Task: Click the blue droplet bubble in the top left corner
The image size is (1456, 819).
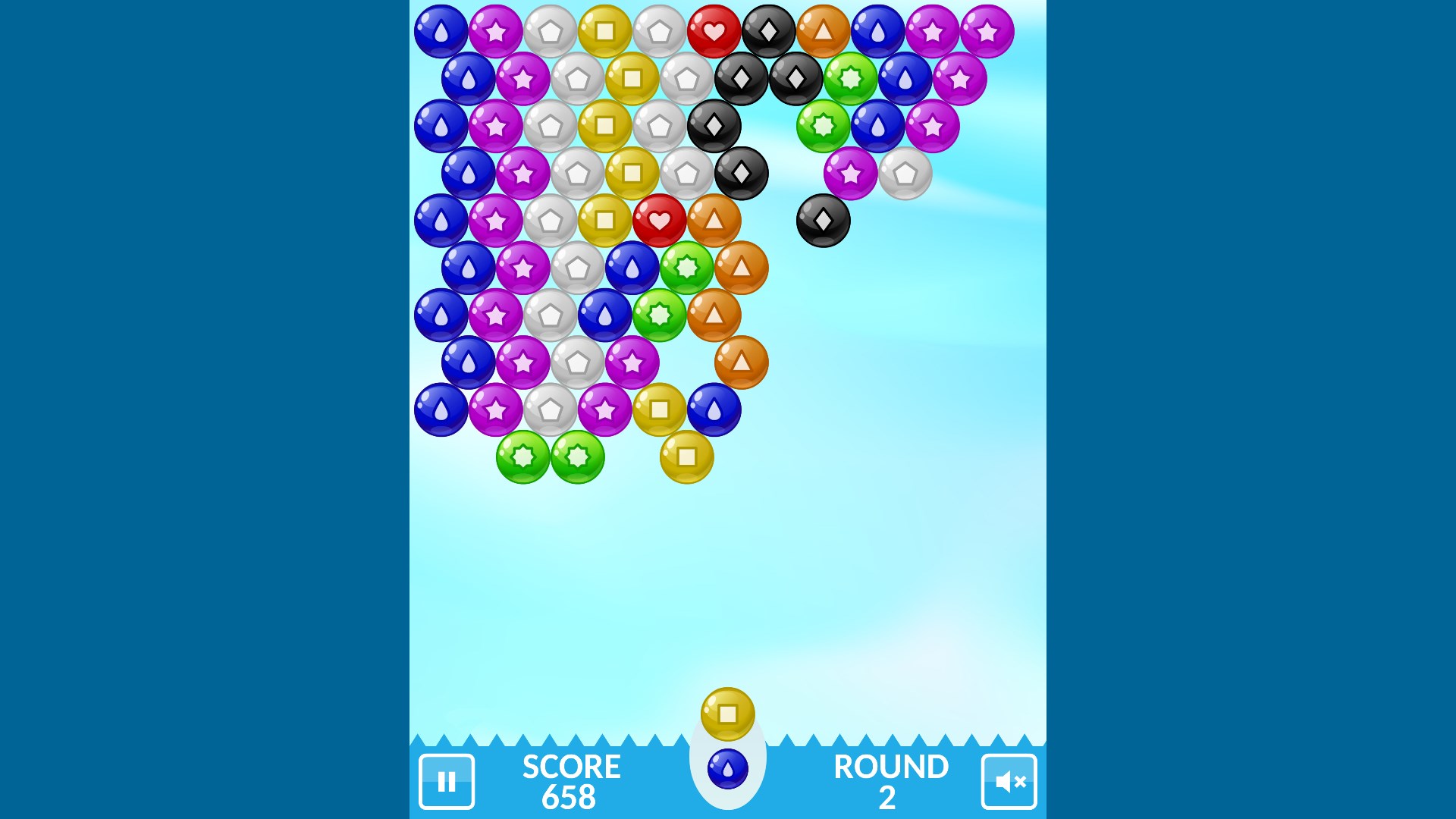Action: [440, 30]
